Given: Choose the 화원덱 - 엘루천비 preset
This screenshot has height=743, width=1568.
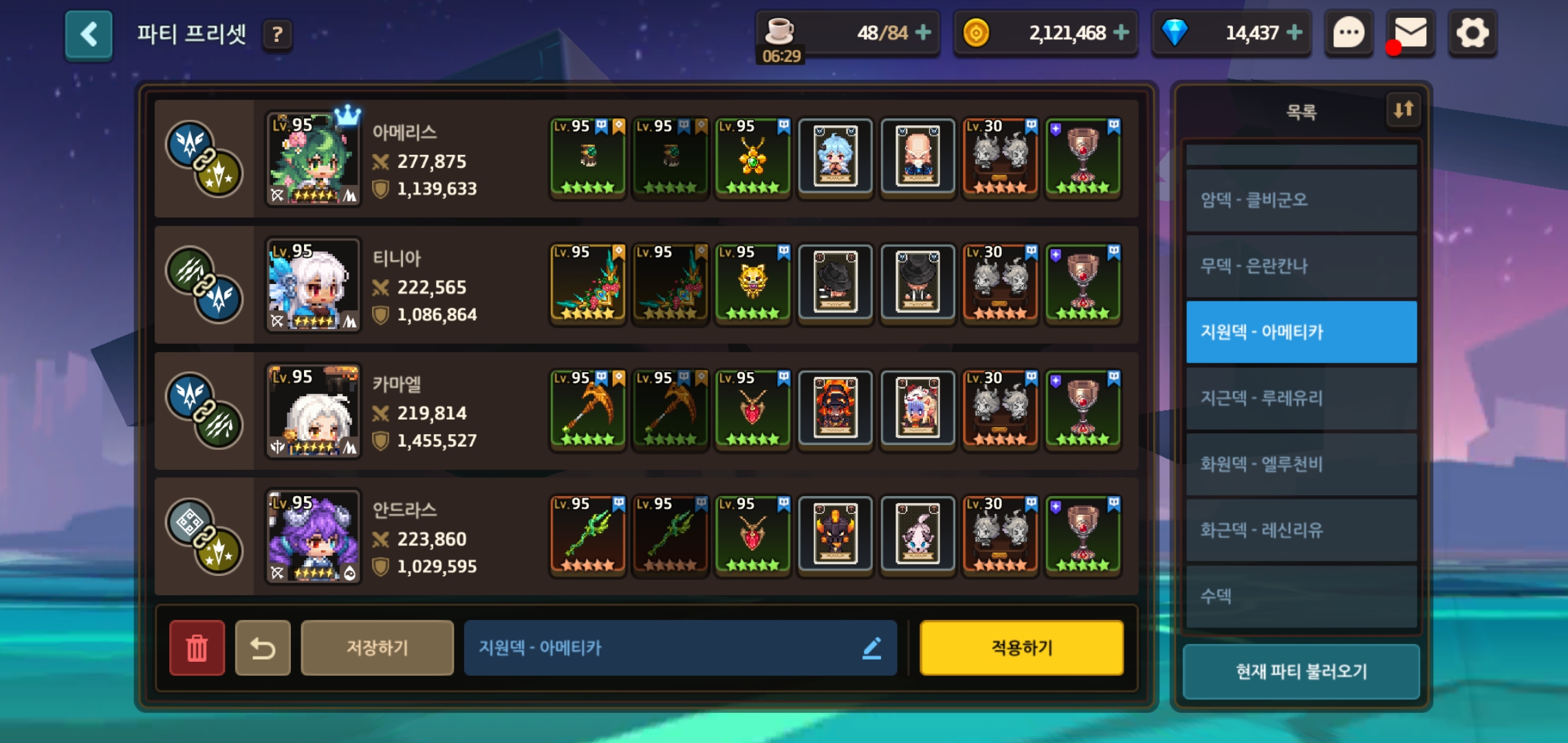Looking at the screenshot, I should tap(1301, 464).
